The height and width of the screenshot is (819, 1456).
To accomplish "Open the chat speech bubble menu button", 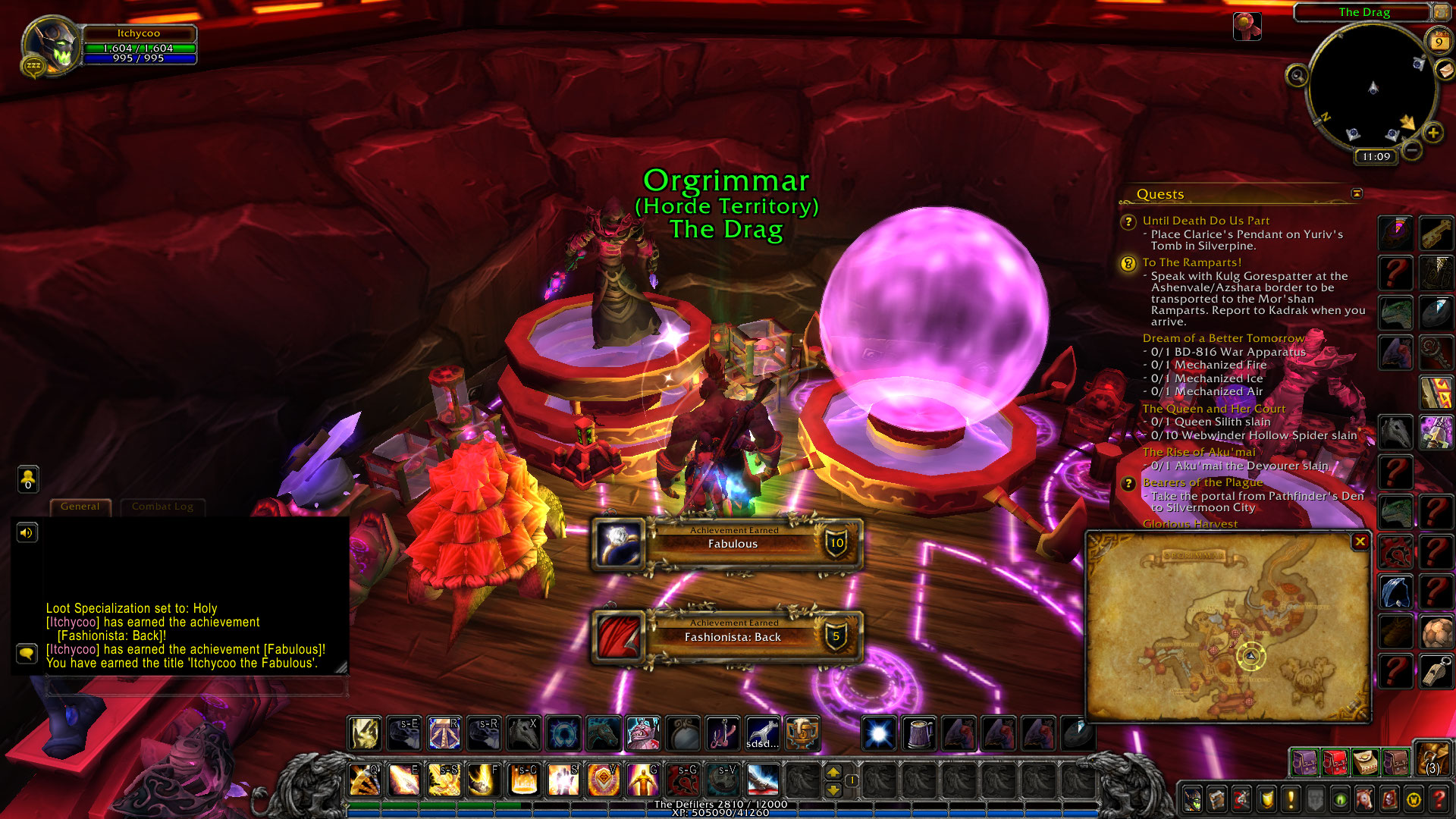I will coord(27,653).
